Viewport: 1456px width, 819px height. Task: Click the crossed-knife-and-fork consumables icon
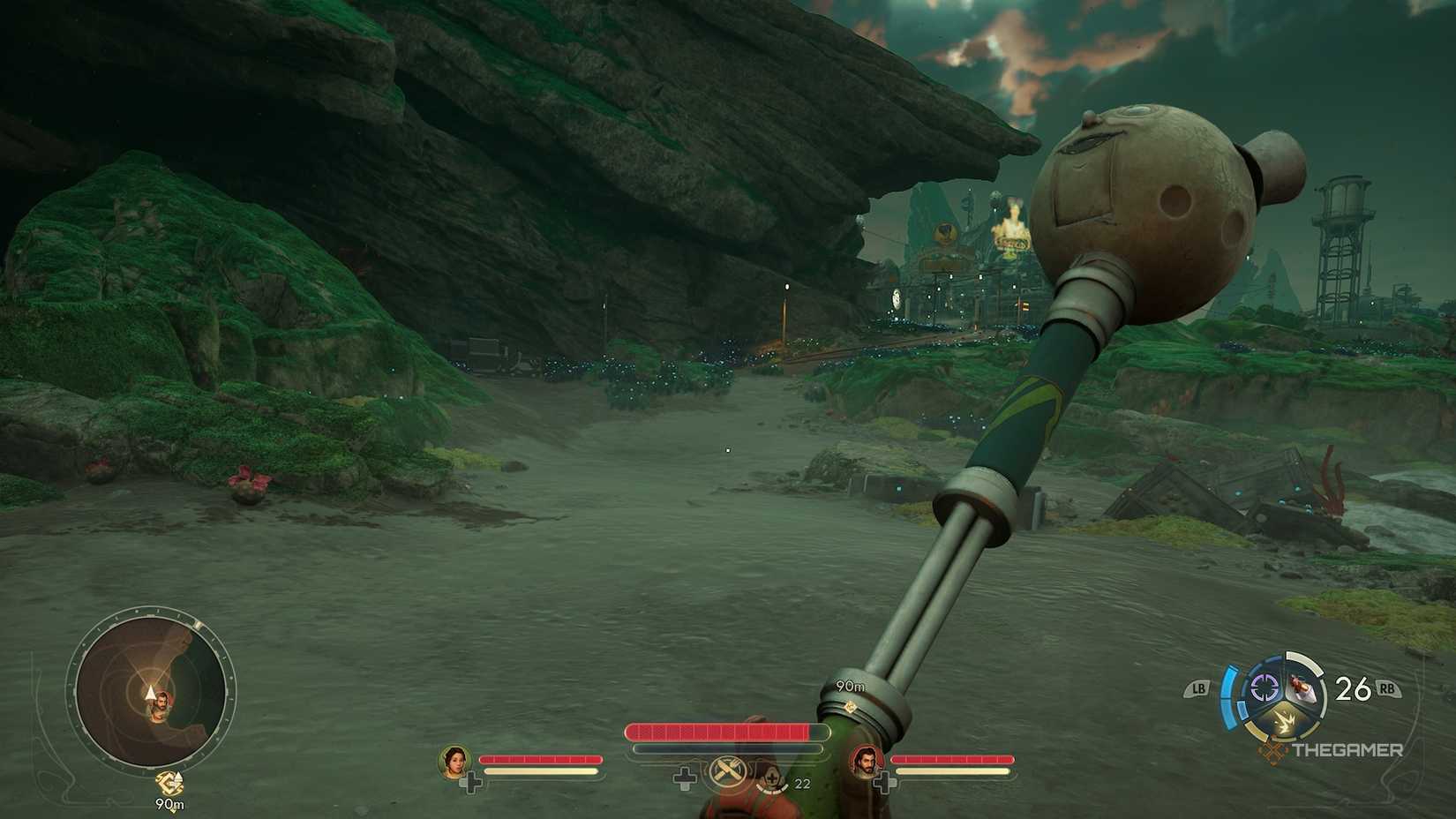[x=727, y=770]
